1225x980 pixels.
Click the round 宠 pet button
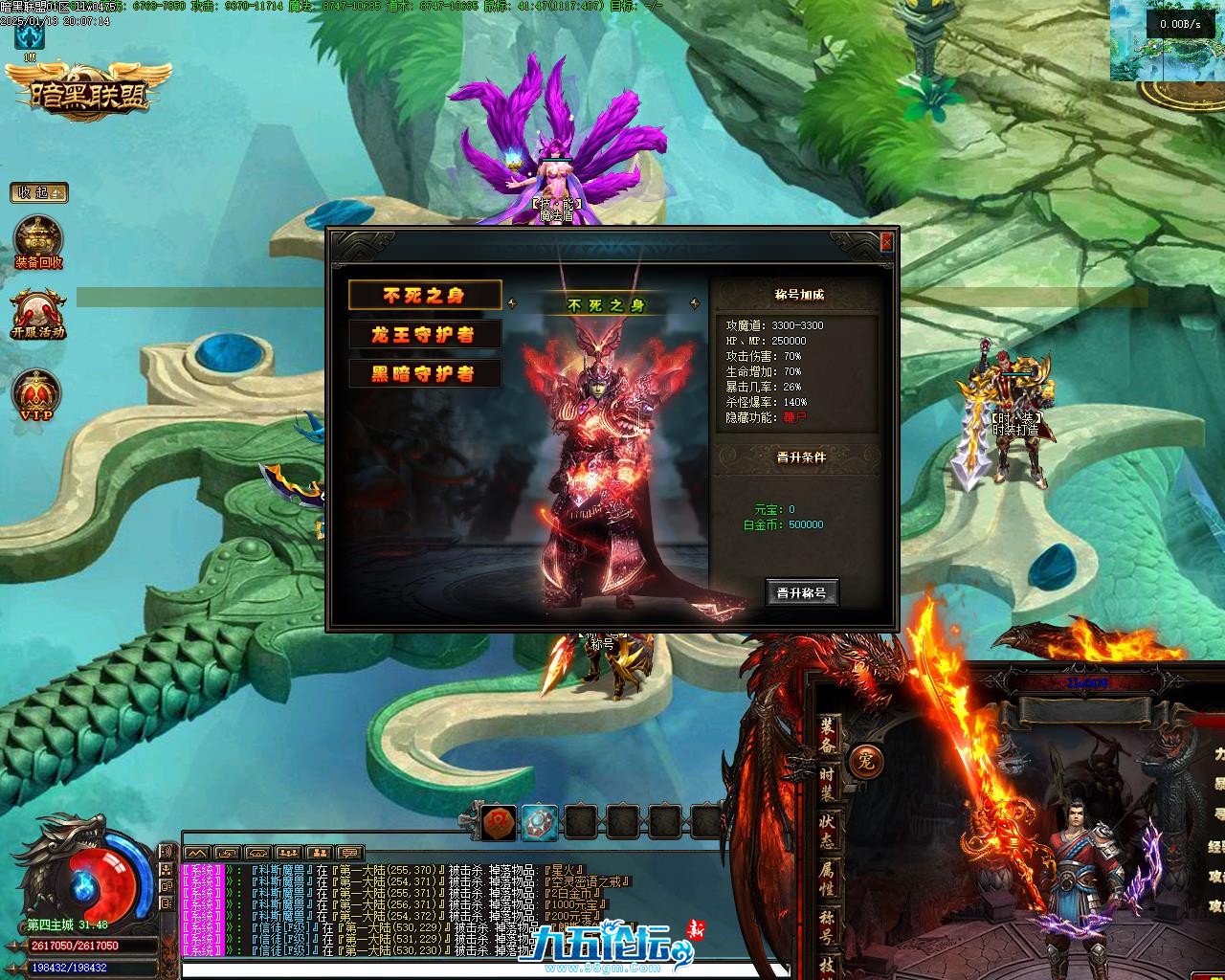pyautogui.click(x=866, y=762)
